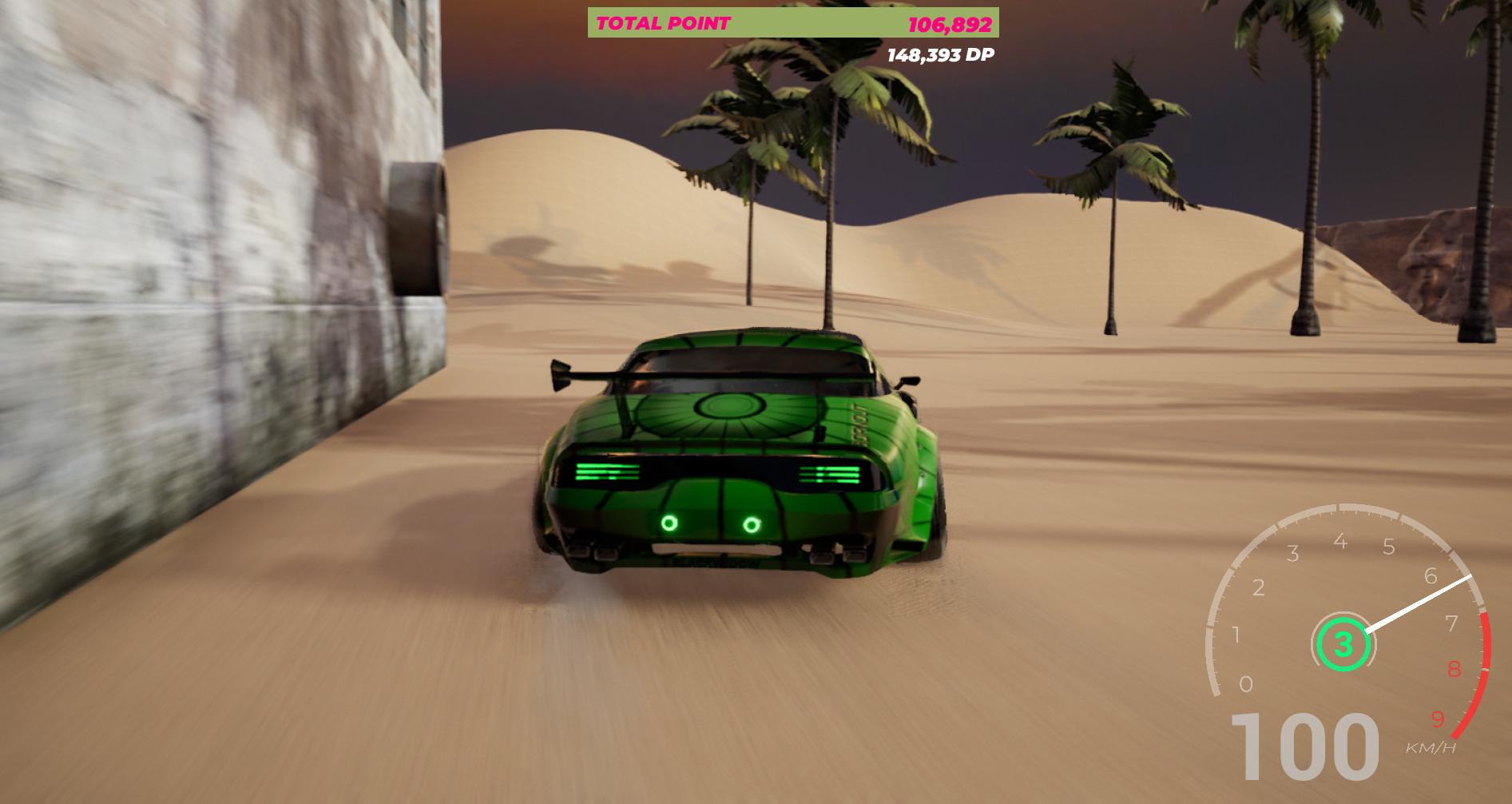
Task: Click the right glowing circular rear light
Action: [749, 523]
